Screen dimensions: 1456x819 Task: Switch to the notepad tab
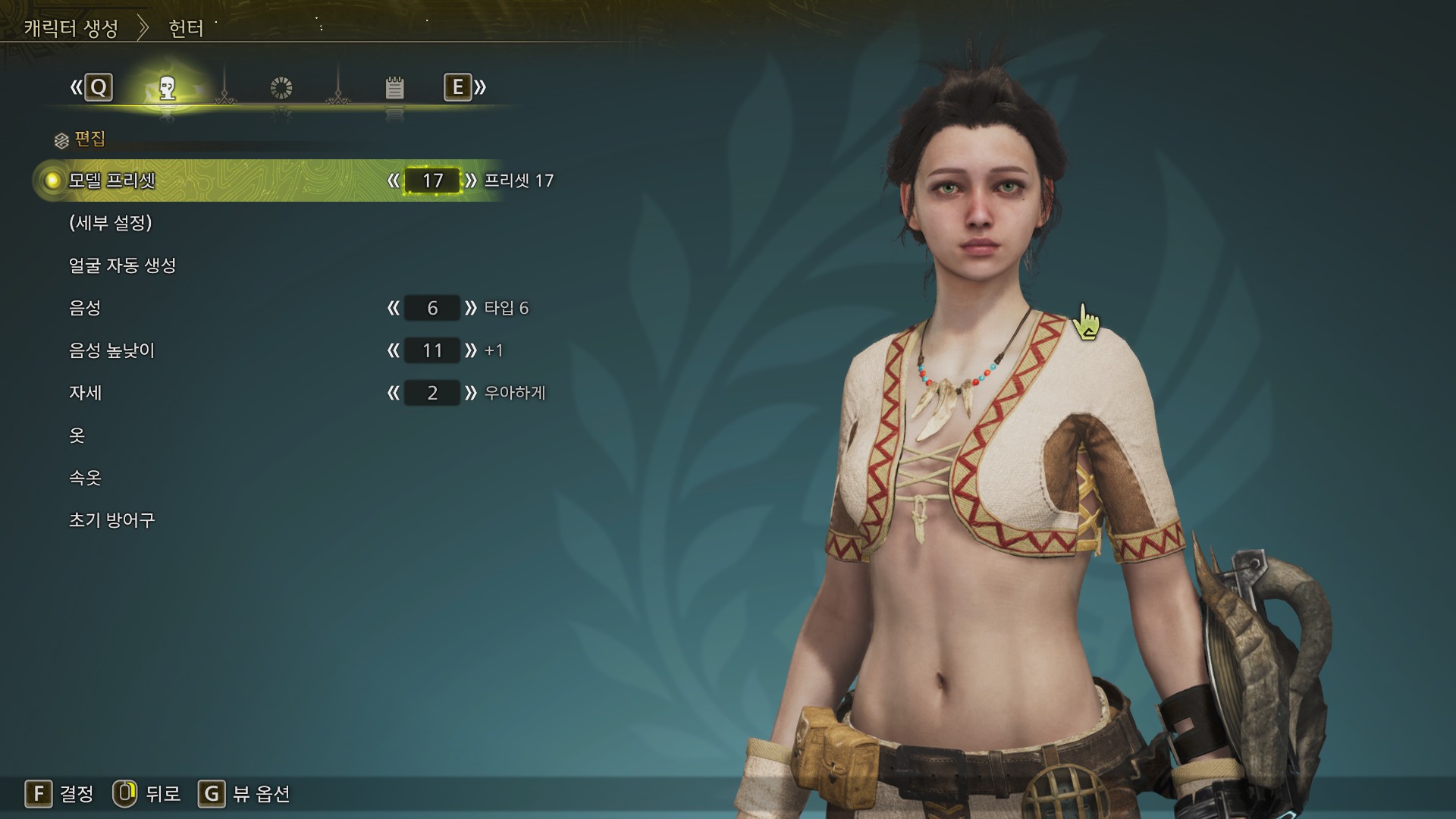point(394,88)
